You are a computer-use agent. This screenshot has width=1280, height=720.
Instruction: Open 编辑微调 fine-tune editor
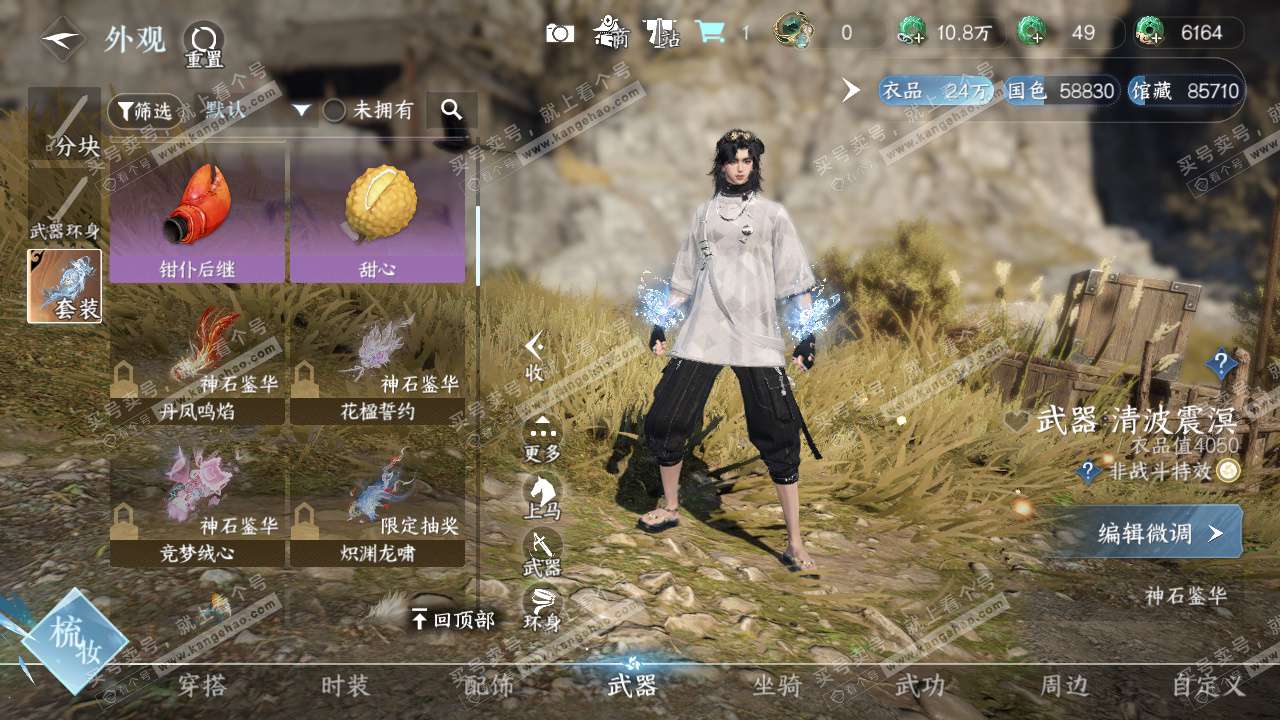(1146, 533)
